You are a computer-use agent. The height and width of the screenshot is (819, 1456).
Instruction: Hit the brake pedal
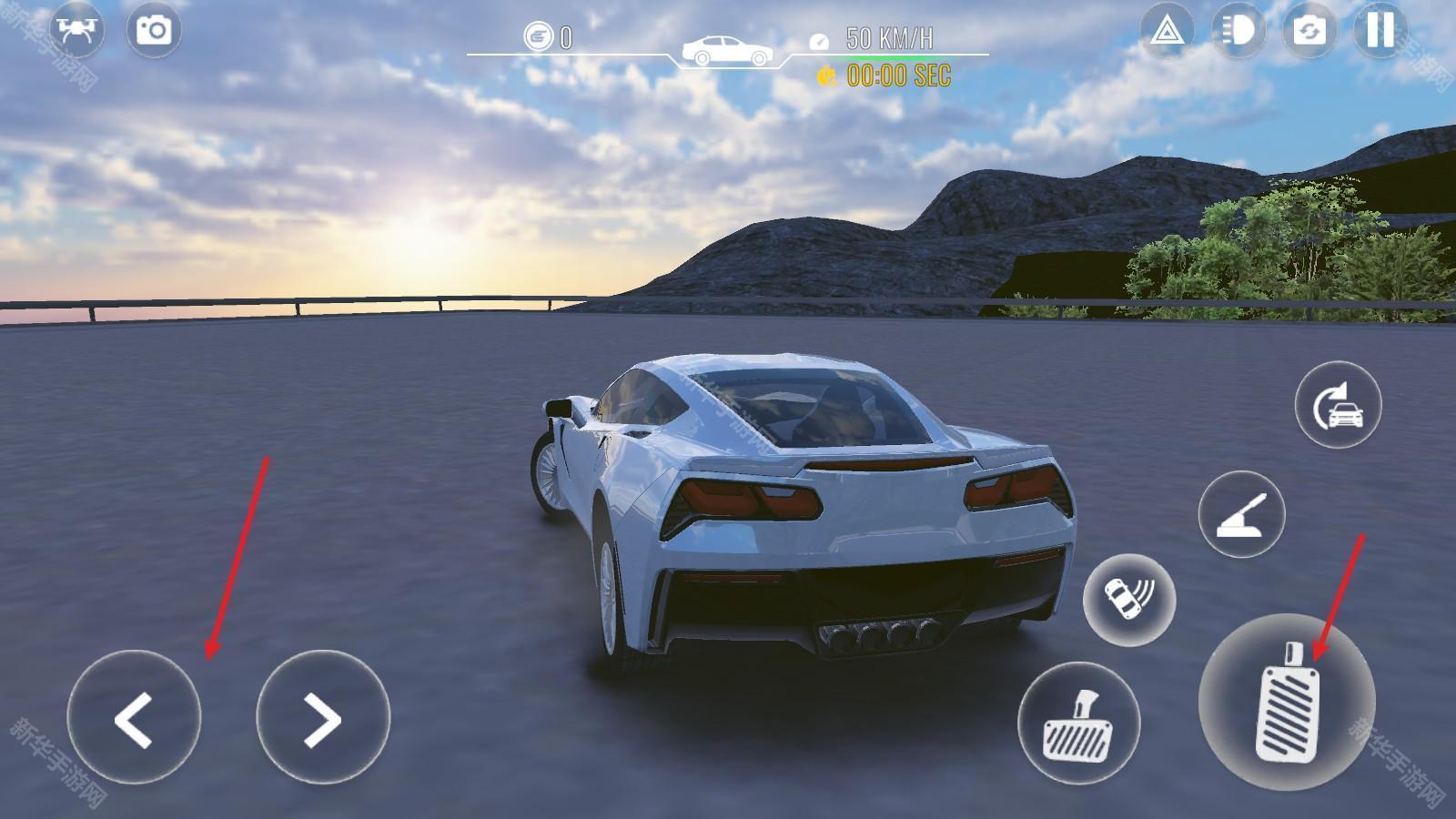(1078, 723)
